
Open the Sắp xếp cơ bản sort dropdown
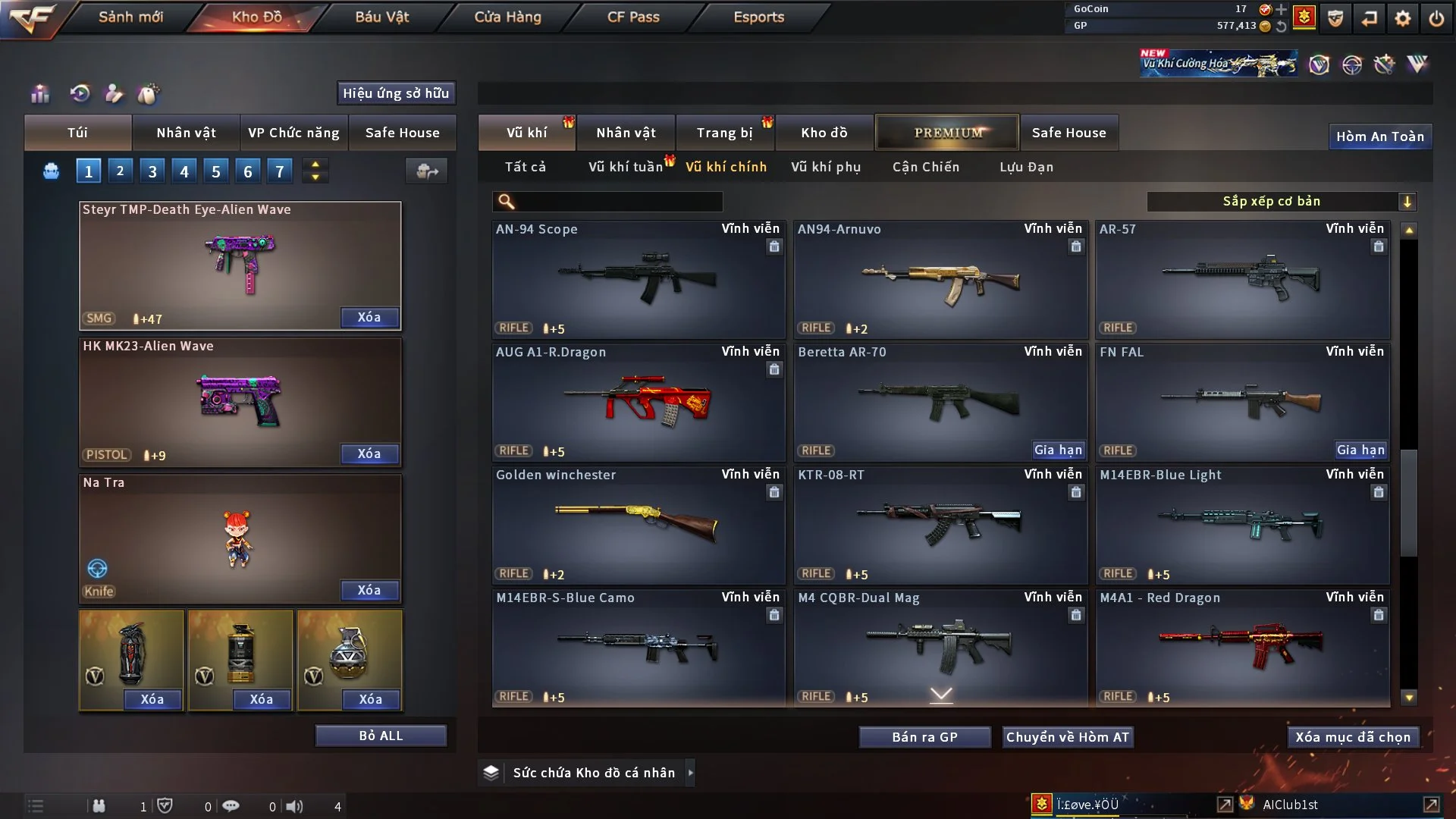point(1281,201)
